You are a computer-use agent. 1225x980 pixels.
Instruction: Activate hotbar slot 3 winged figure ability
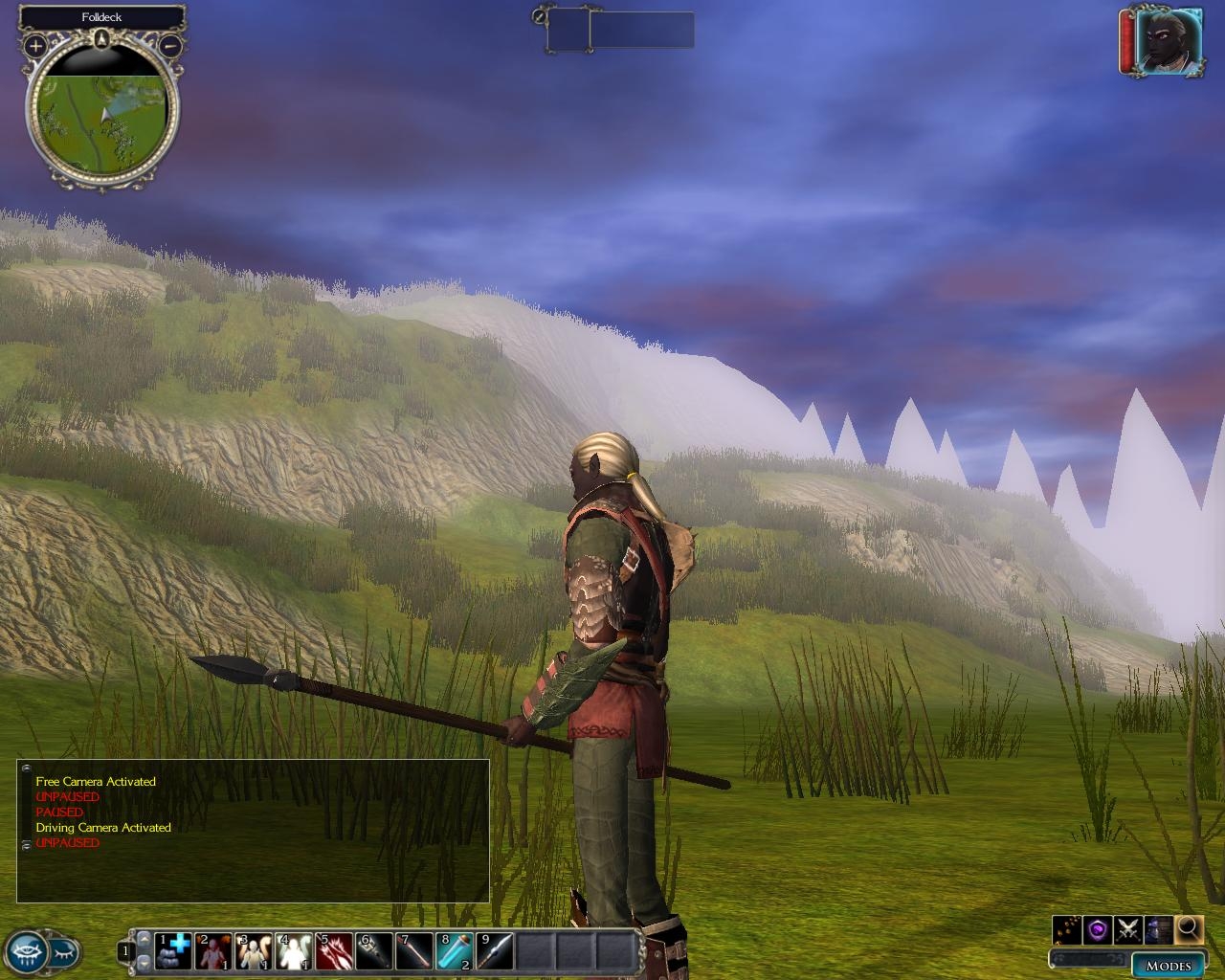[255, 951]
